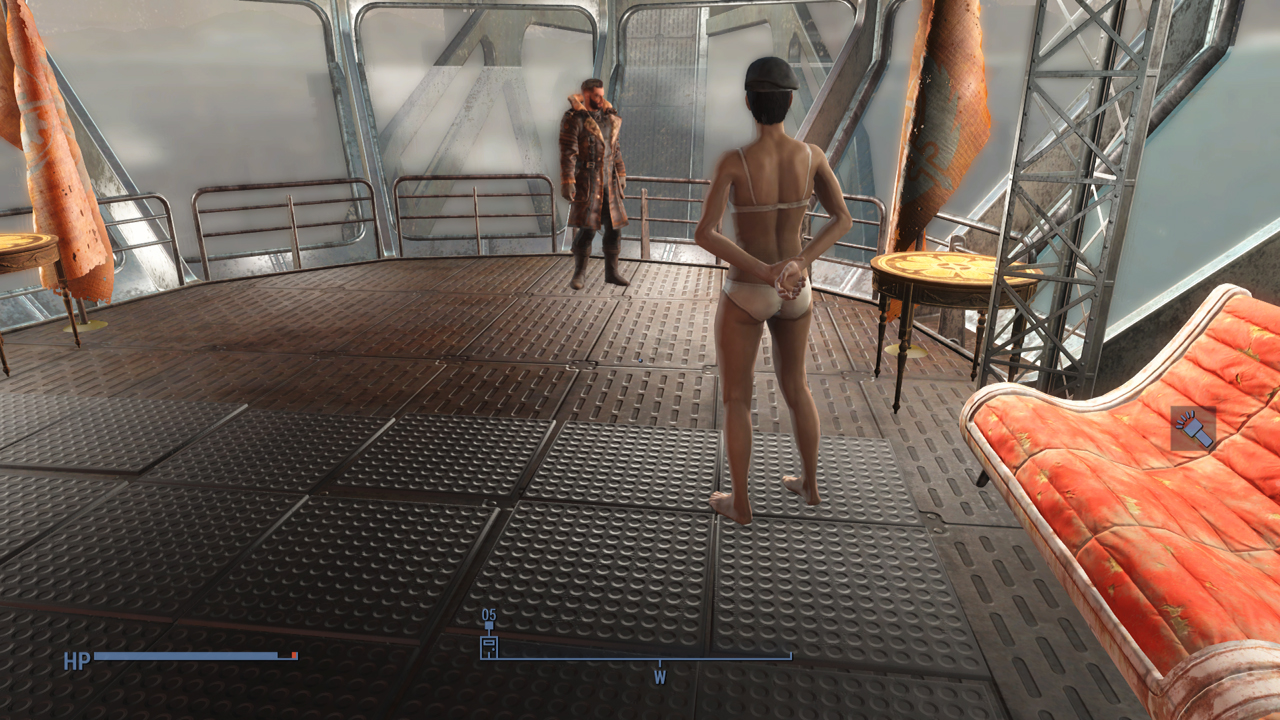Toggle the flashlight icon button
Viewport: 1280px width, 720px height.
(1193, 428)
